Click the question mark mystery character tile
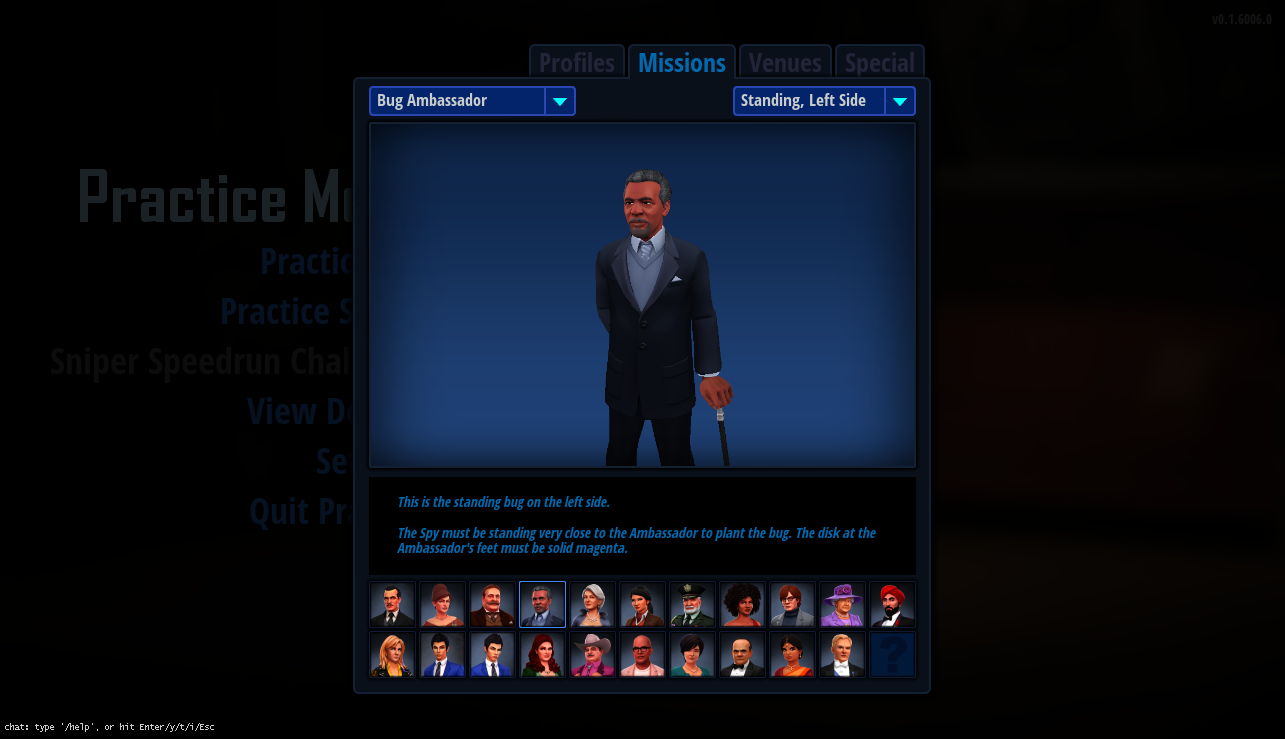Viewport: 1285px width, 739px height. click(892, 655)
